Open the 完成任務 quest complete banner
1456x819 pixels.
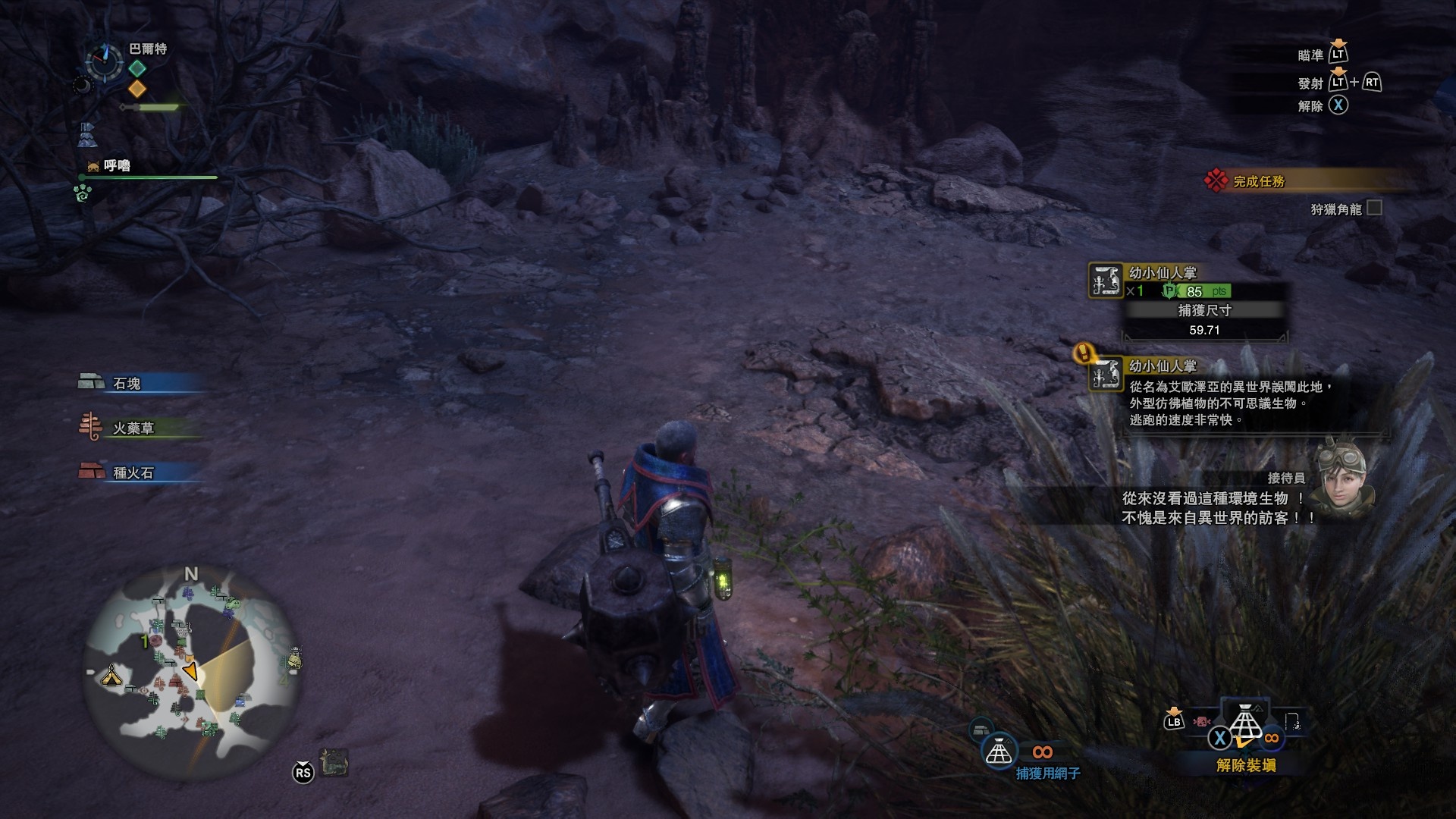pos(1259,181)
